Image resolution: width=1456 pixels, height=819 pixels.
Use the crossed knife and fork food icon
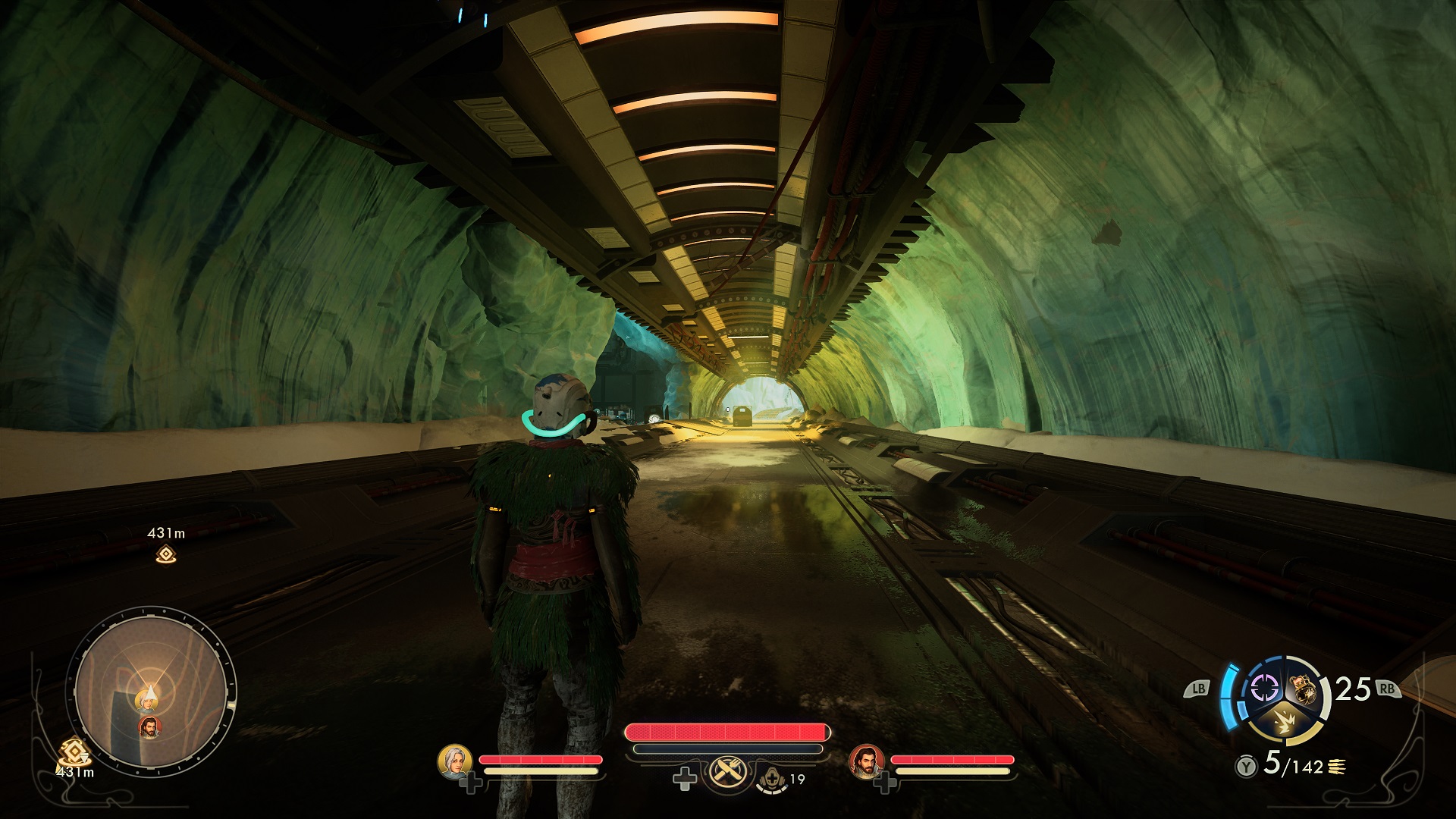[728, 774]
